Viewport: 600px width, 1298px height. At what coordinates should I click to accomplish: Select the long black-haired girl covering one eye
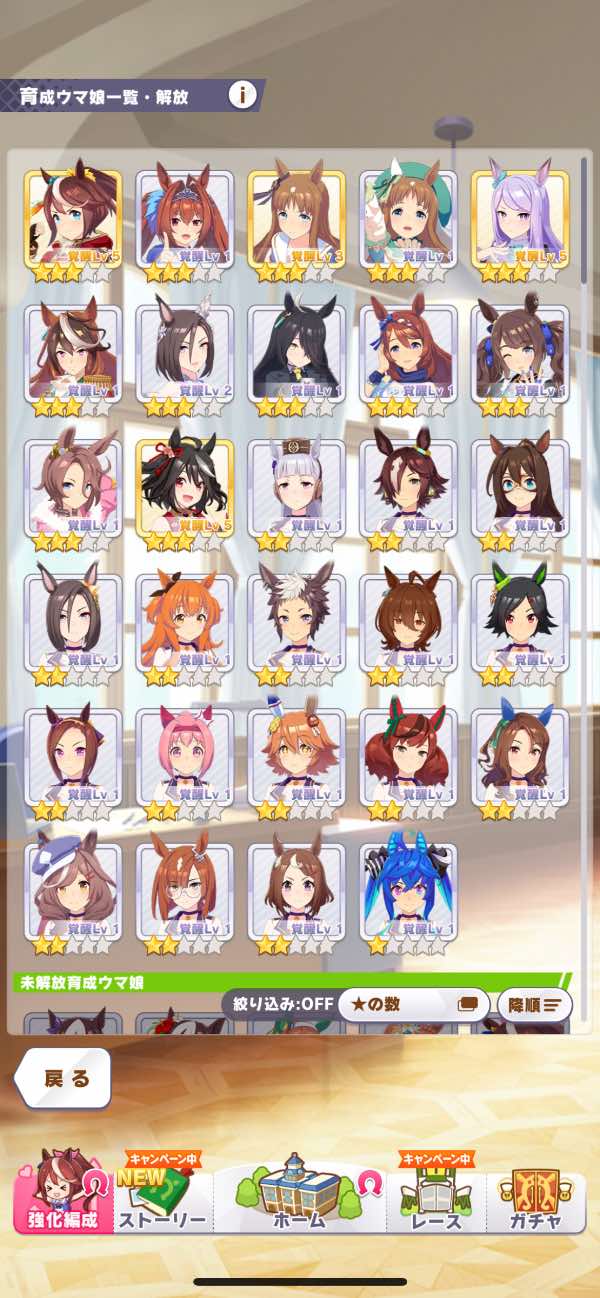pyautogui.click(x=296, y=355)
